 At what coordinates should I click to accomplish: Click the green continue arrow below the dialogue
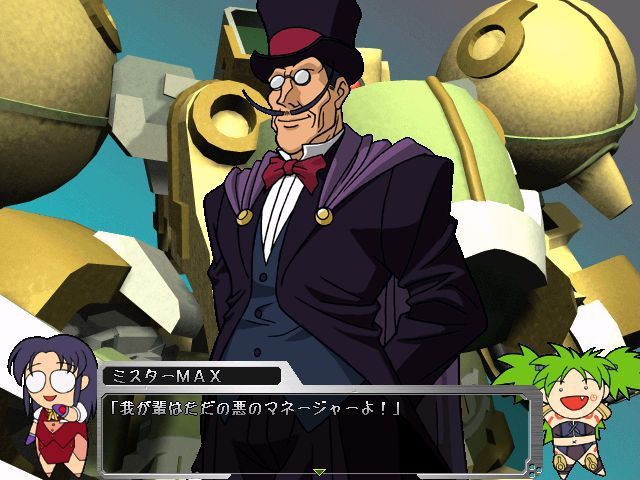[x=319, y=471]
